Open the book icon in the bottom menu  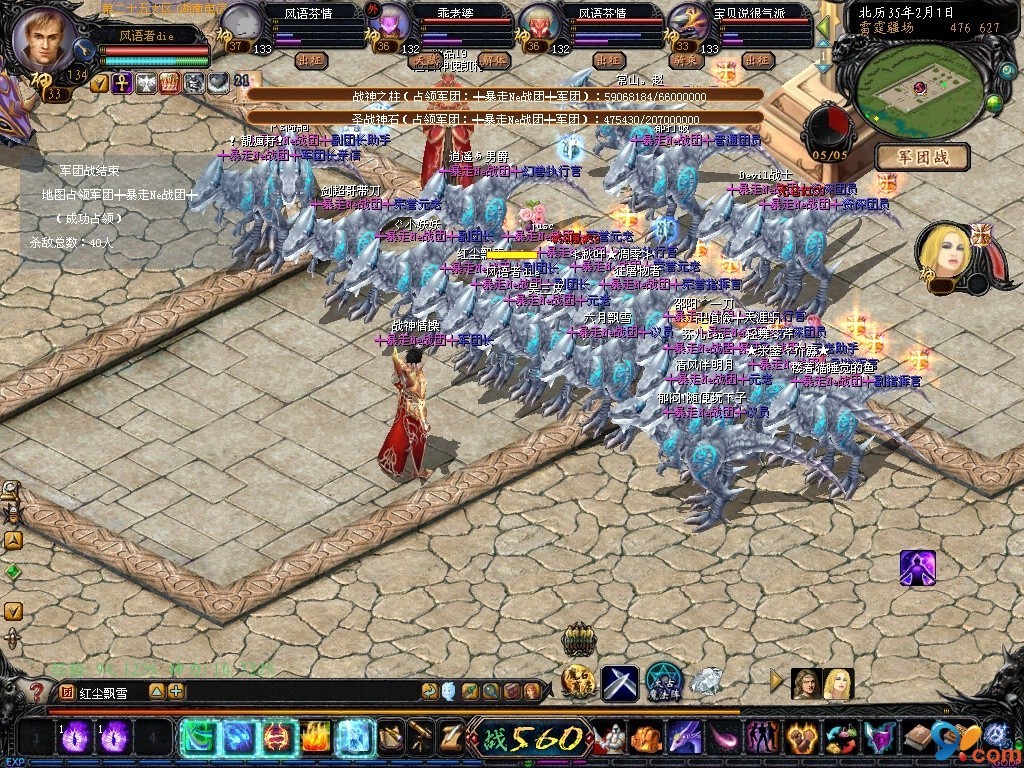pyautogui.click(x=918, y=740)
